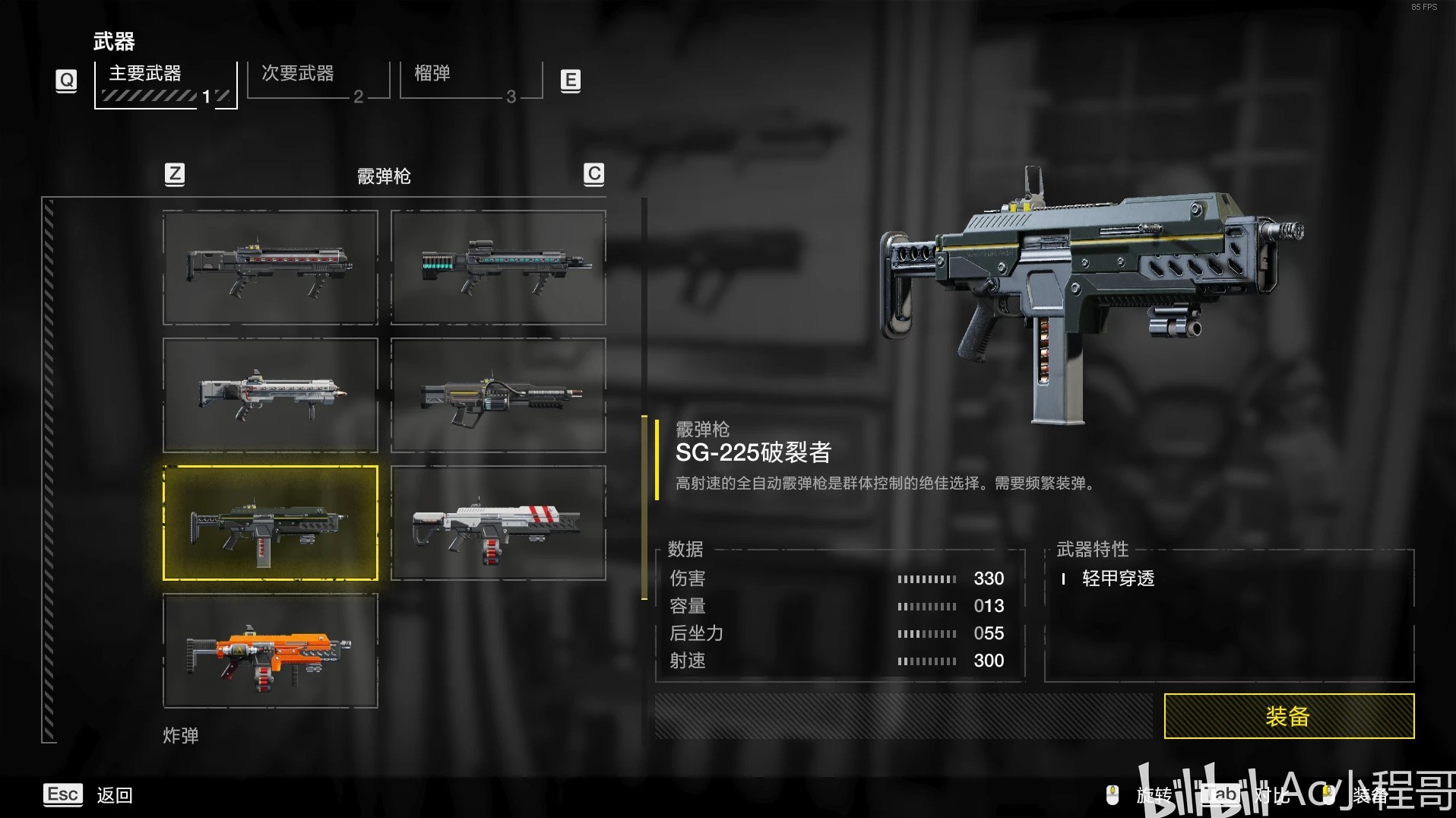Click the yellow 装备 equip button

(1288, 715)
